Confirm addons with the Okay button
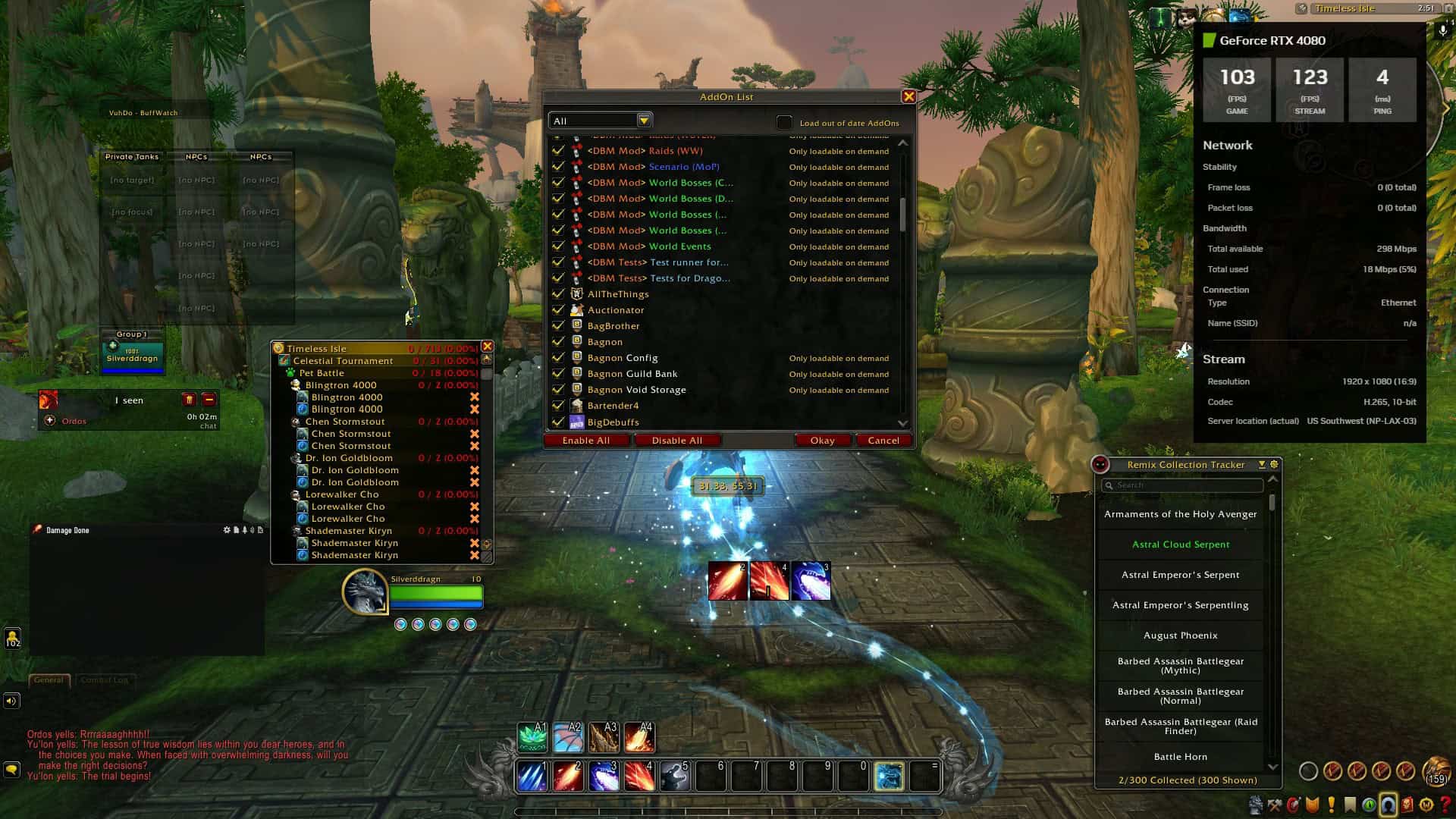The height and width of the screenshot is (819, 1456). [x=822, y=441]
